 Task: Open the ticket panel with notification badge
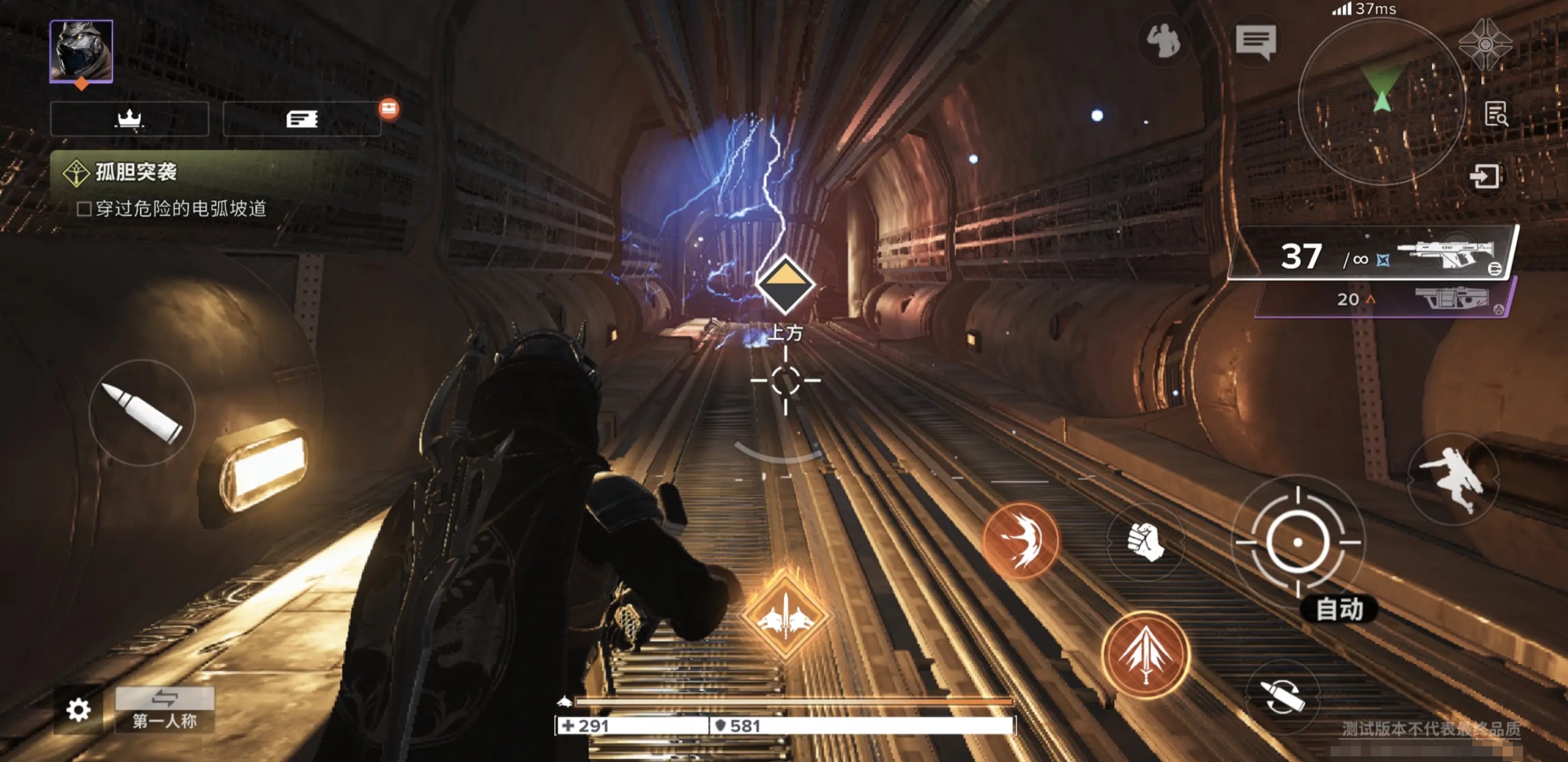pyautogui.click(x=302, y=119)
